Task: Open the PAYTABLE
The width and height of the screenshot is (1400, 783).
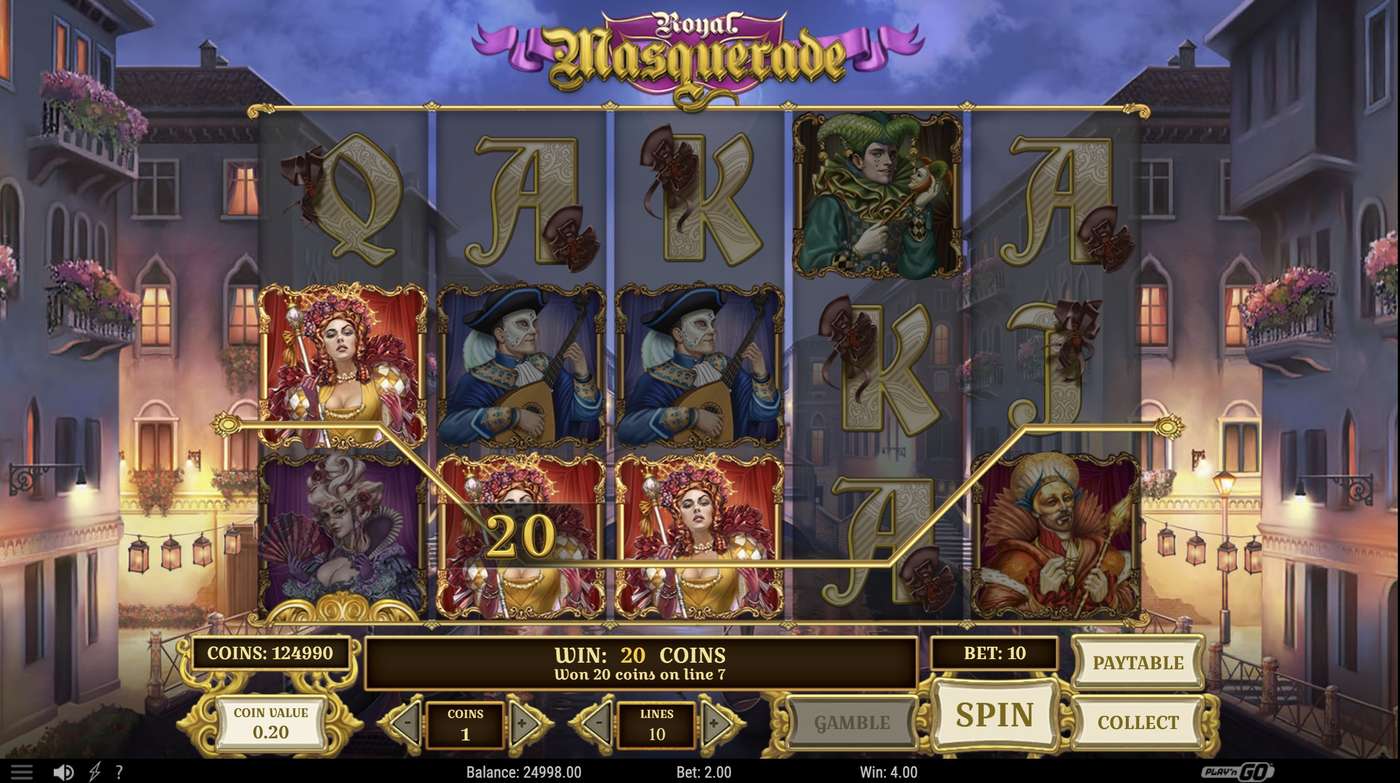Action: click(1137, 662)
